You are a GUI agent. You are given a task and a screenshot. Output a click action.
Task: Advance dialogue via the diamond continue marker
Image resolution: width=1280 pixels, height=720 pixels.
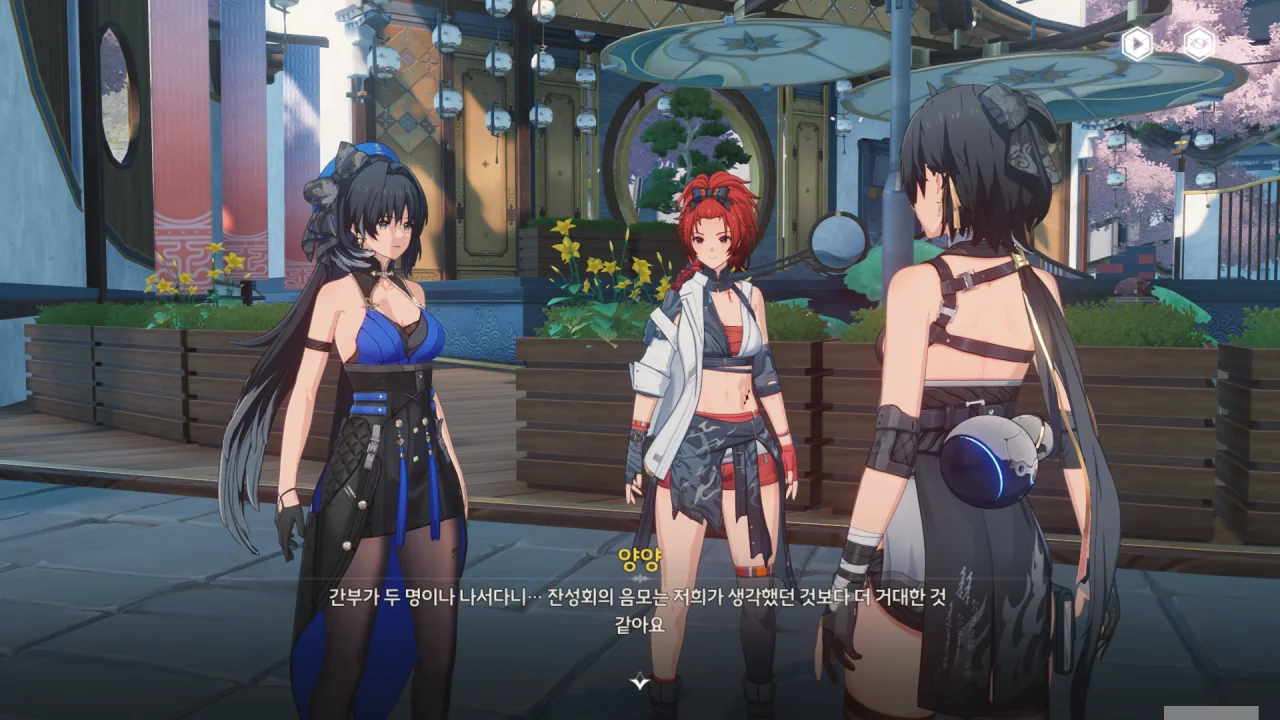tap(640, 681)
